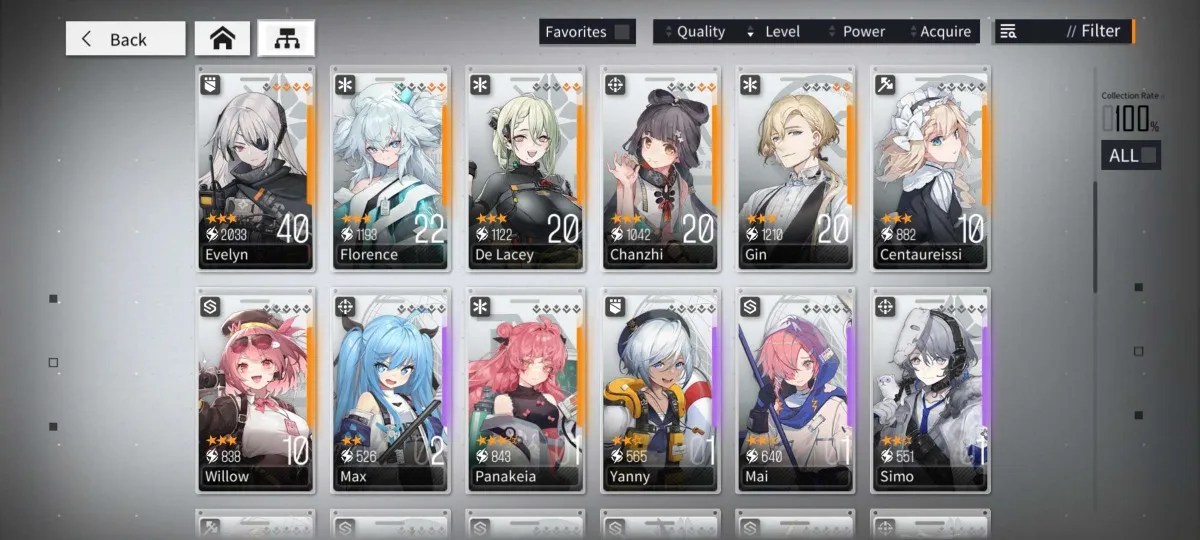Open the Panakeia character card

525,390
